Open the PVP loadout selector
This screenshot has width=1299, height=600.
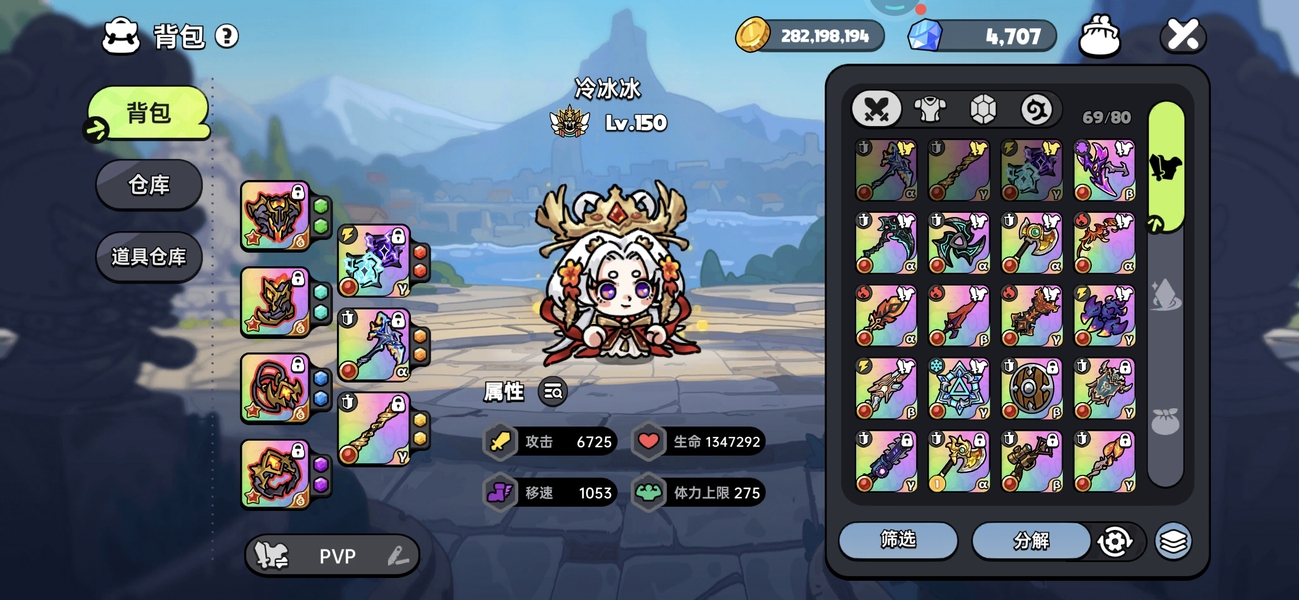click(332, 556)
